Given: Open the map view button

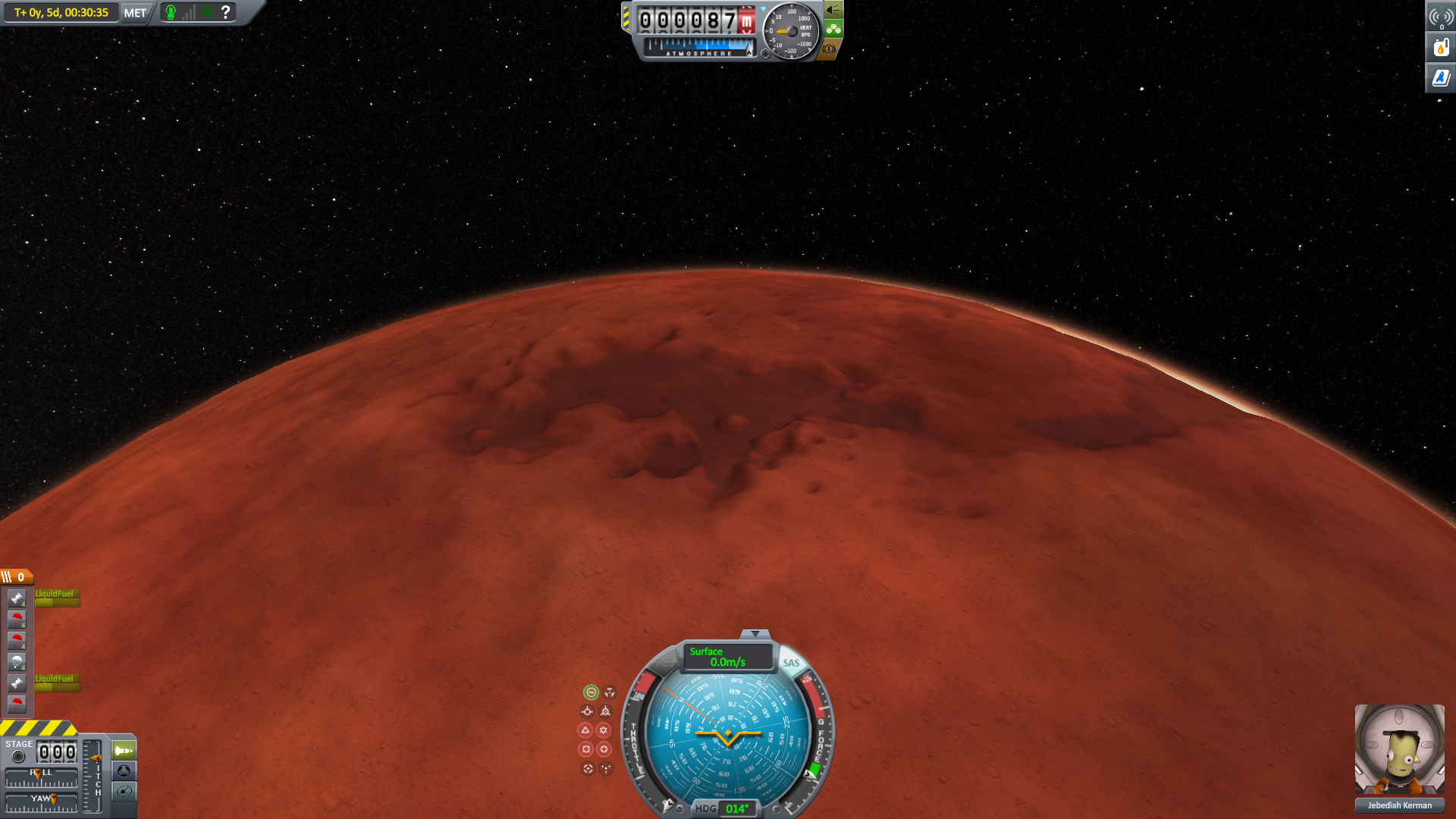Looking at the screenshot, I should 124,792.
